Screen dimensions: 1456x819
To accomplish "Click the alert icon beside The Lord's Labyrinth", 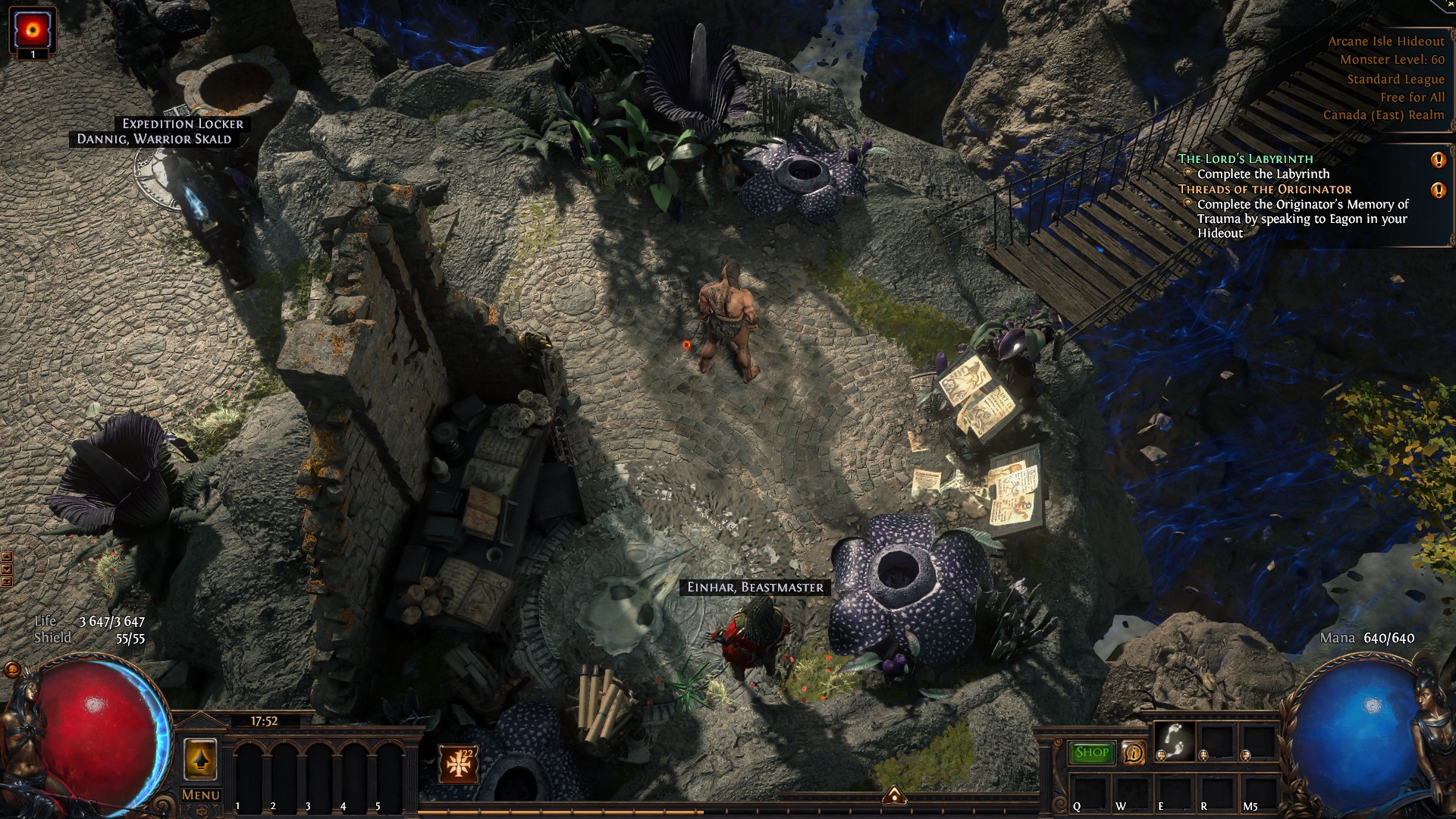I will pos(1438,160).
